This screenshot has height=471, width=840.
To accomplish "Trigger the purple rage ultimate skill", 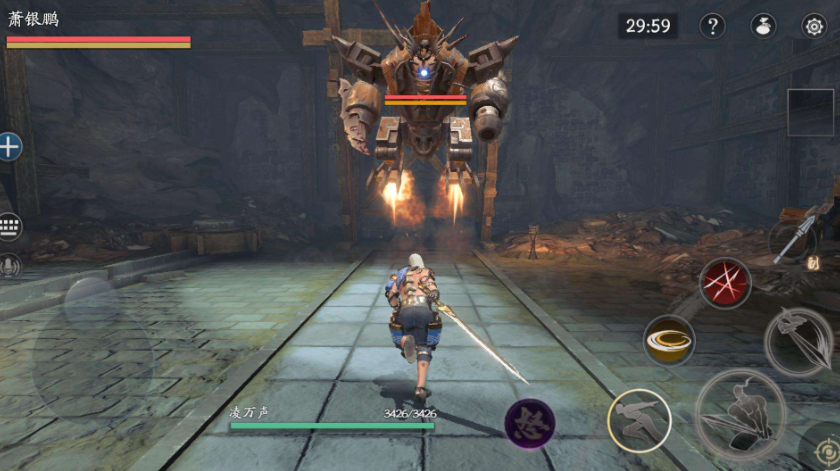I will 530,423.
